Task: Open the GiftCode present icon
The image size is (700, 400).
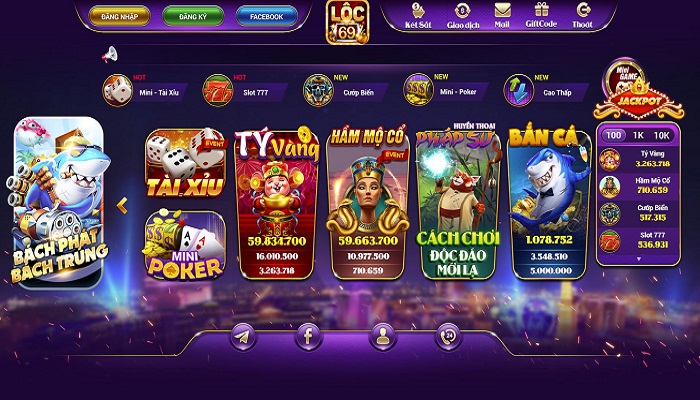Action: click(542, 14)
